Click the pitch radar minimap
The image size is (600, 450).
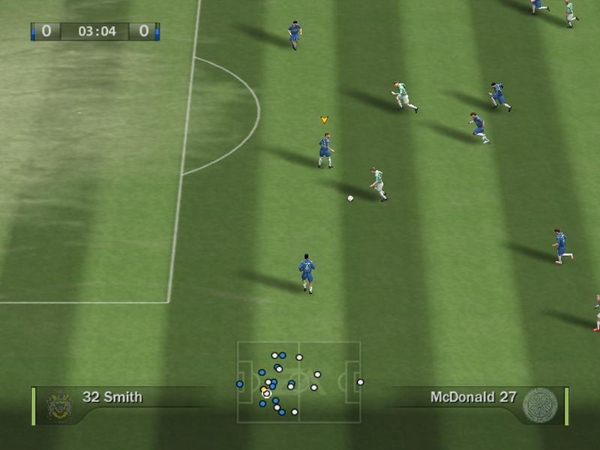click(x=299, y=382)
